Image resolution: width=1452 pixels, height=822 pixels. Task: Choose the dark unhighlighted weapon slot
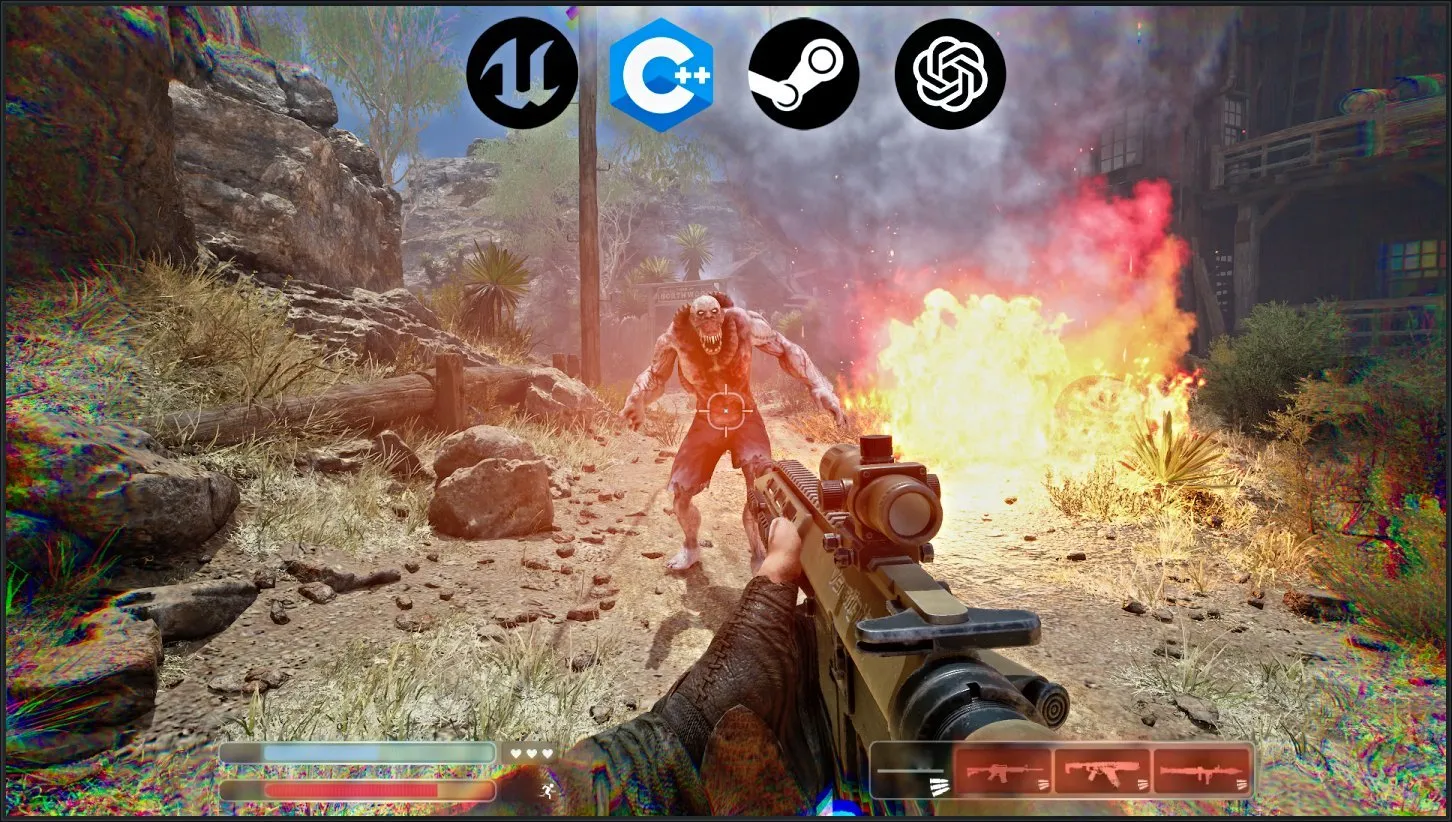tap(911, 771)
